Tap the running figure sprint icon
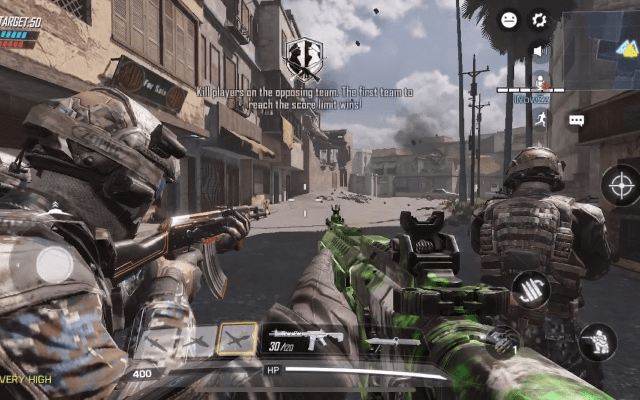 pos(540,118)
